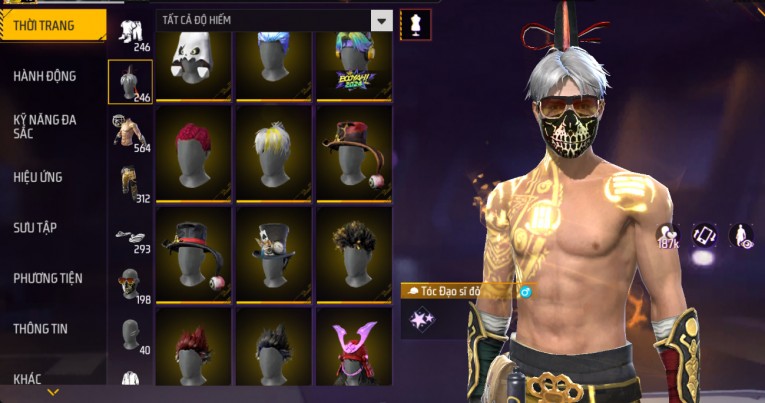The image size is (765, 403).
Task: Select the pants subcategory icon
Action: click(x=129, y=181)
